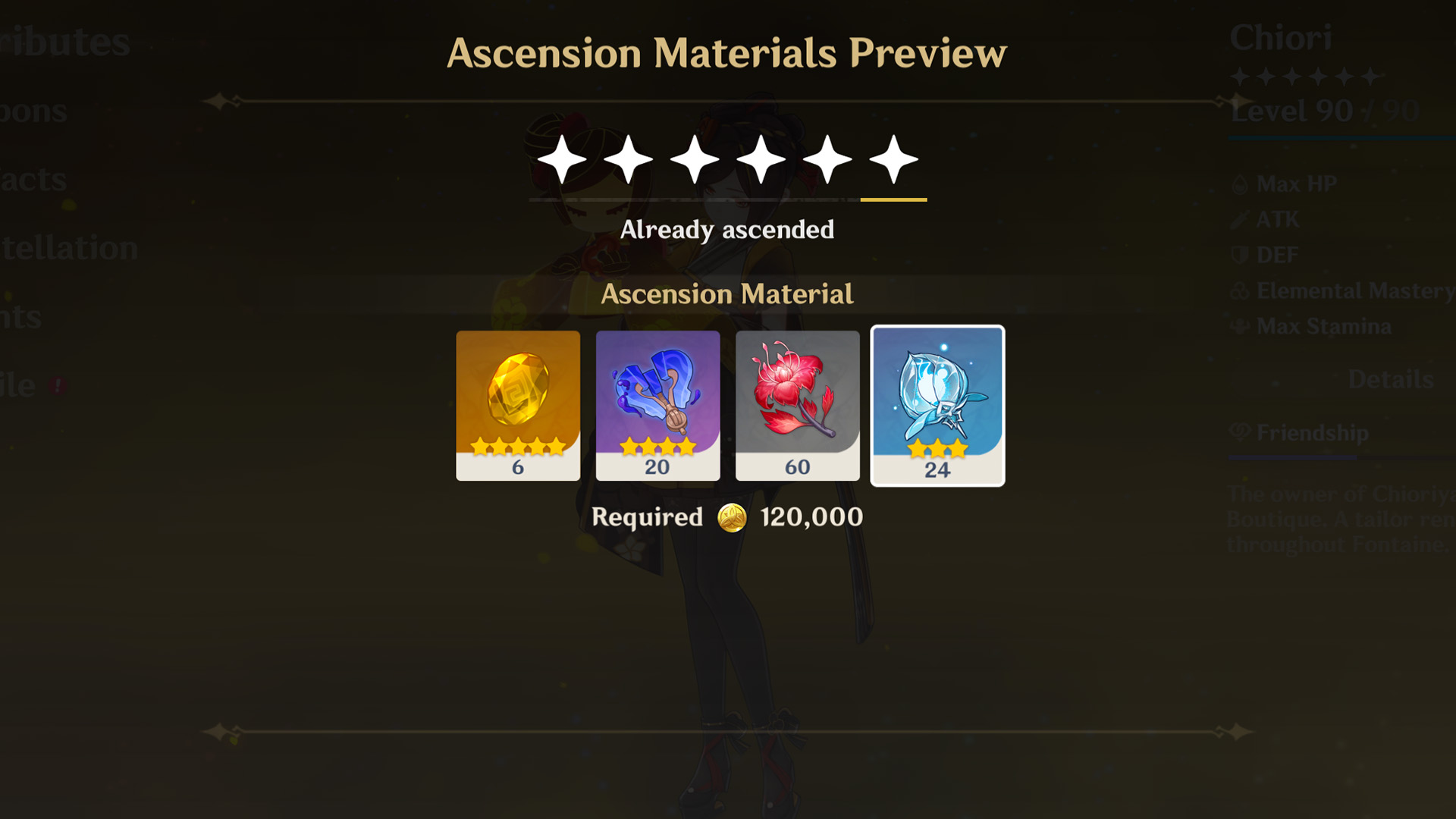Click the purple fan-shaped ascension material icon
Viewport: 1456px width, 819px height.
(657, 394)
